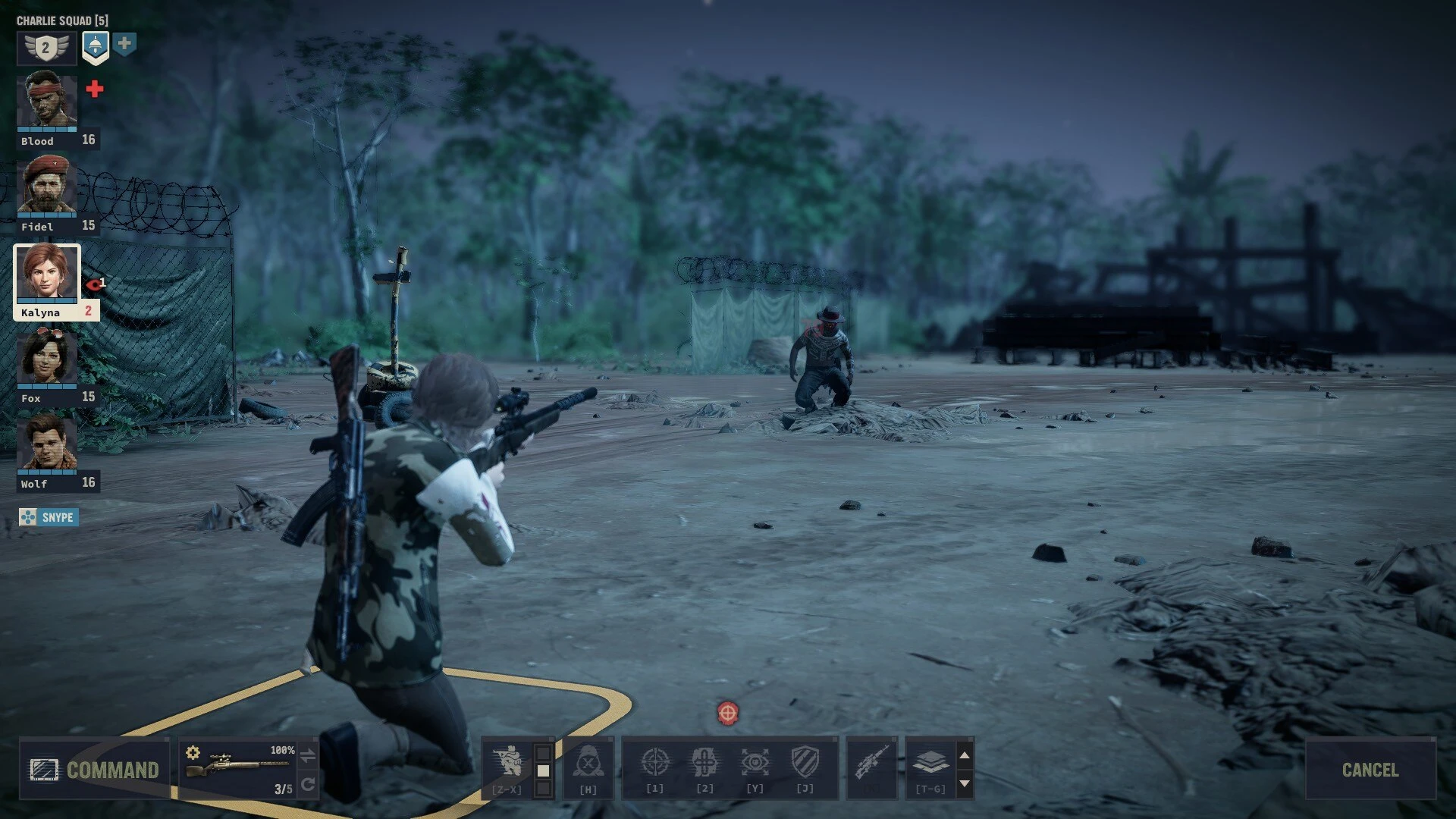Viewport: 1456px width, 819px height.
Task: Click the down arrow to lower camera level
Action: click(964, 781)
